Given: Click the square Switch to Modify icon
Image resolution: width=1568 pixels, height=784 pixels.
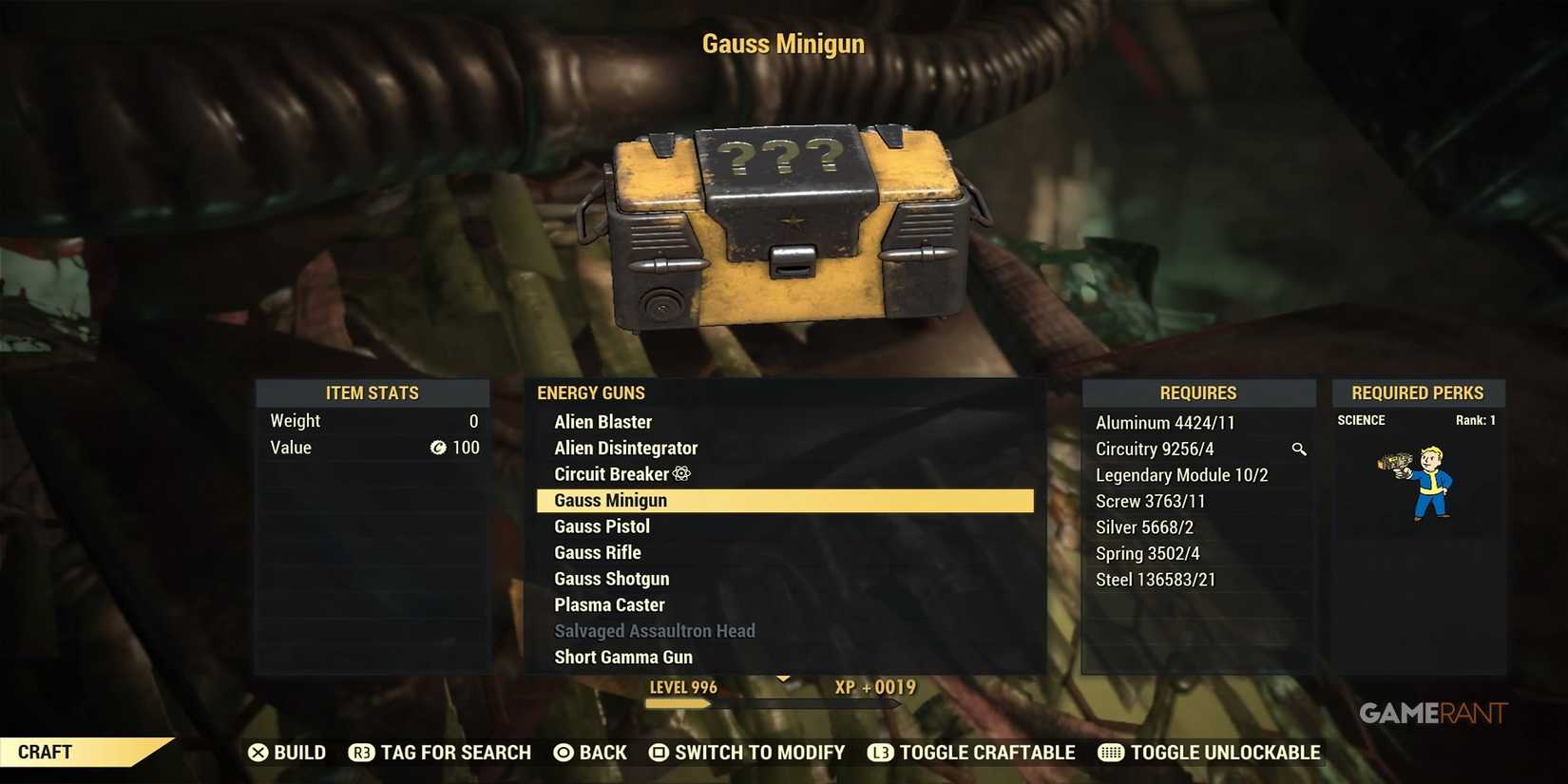Looking at the screenshot, I should [658, 753].
